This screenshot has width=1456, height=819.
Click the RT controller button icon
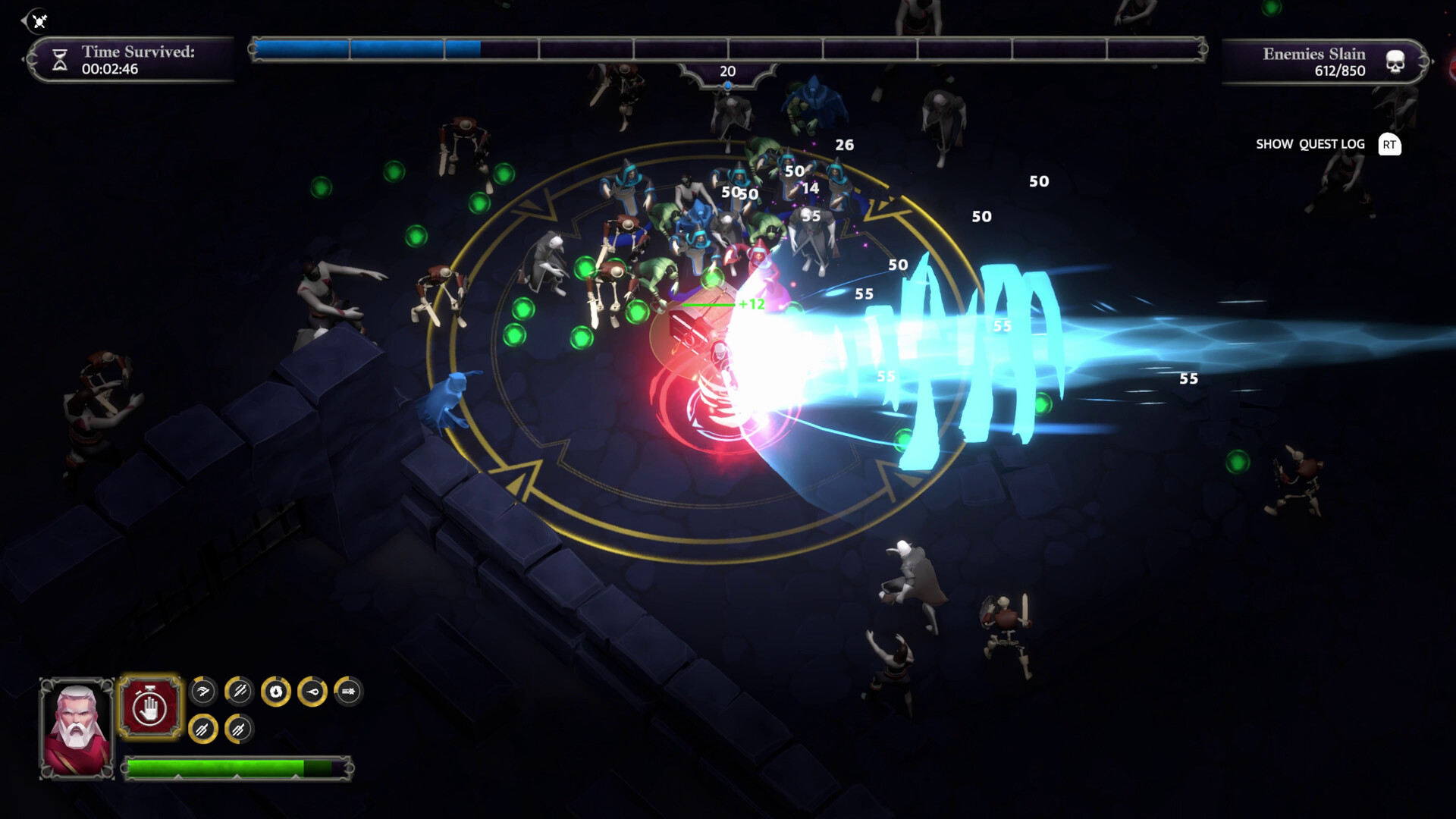pos(1390,144)
